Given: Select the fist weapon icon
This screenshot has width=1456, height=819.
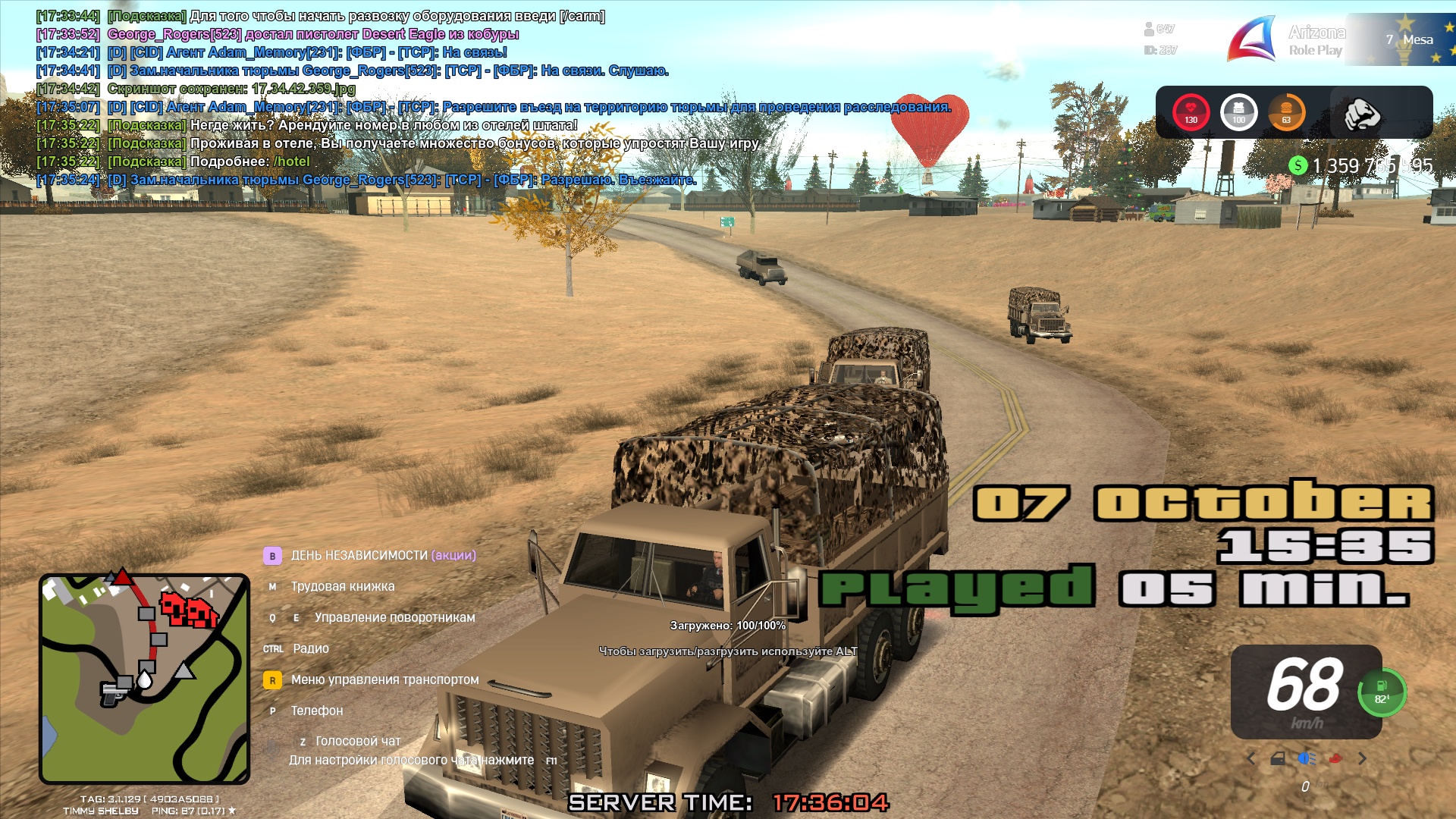Looking at the screenshot, I should pos(1361,114).
